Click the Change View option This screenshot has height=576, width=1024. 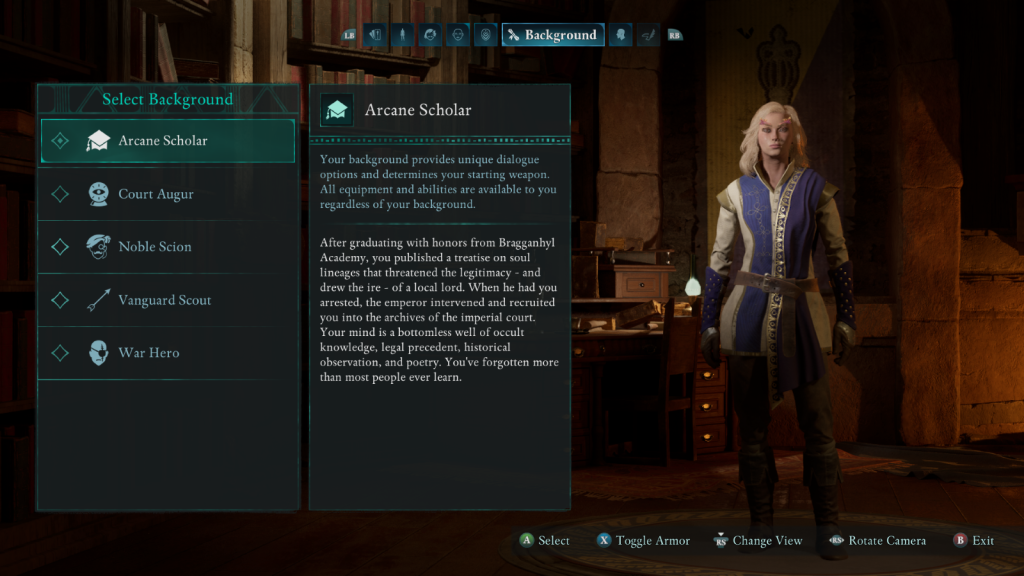tap(757, 541)
